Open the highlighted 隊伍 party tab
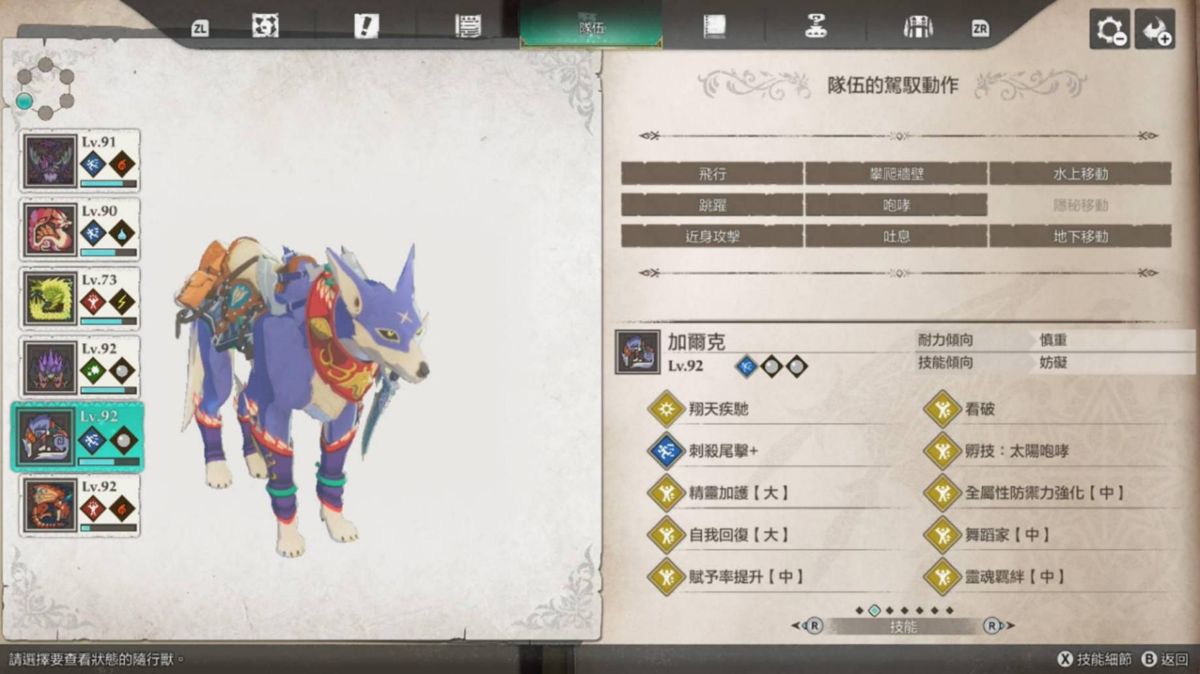 click(x=591, y=27)
